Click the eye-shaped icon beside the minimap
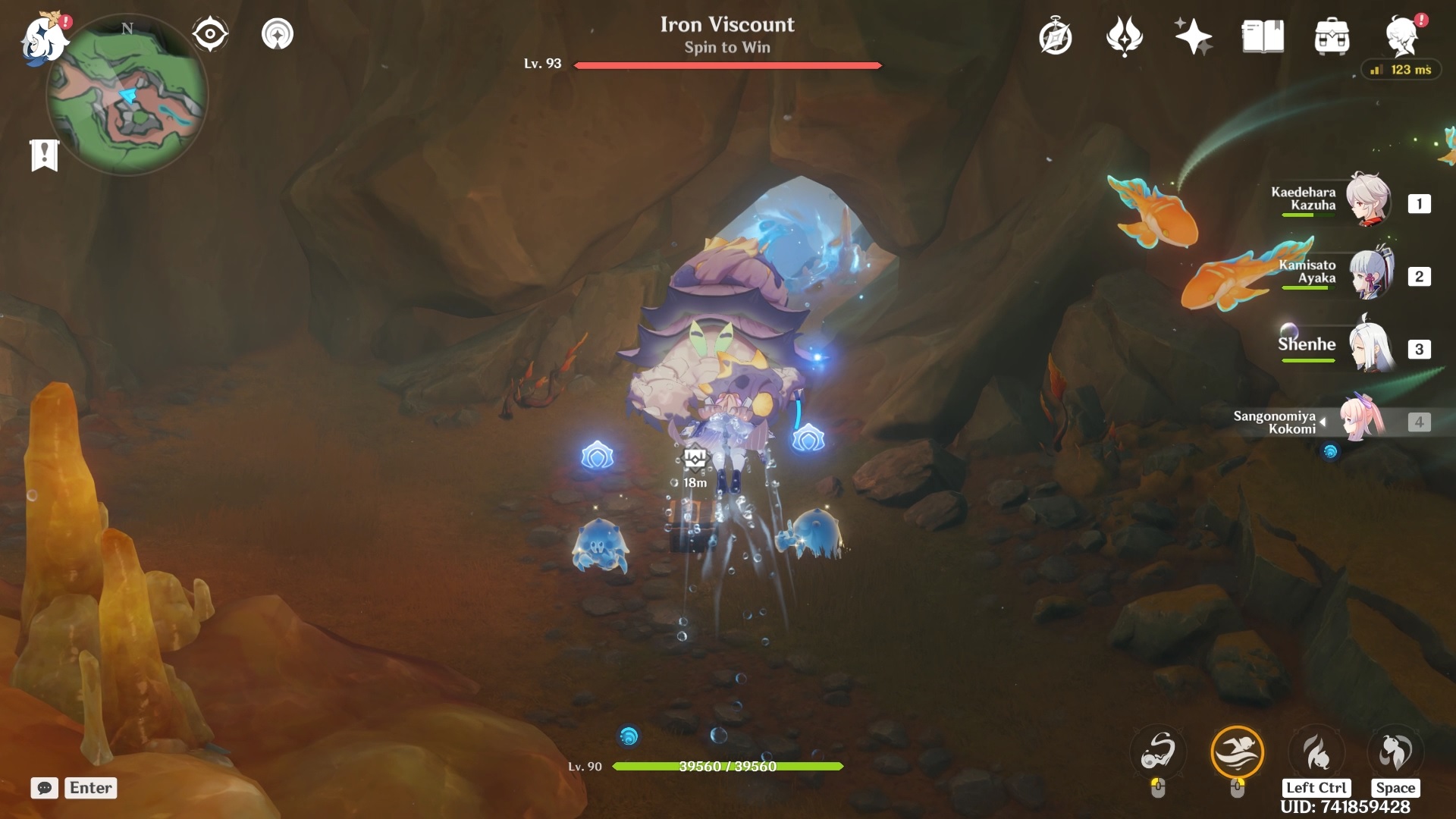 pyautogui.click(x=210, y=34)
